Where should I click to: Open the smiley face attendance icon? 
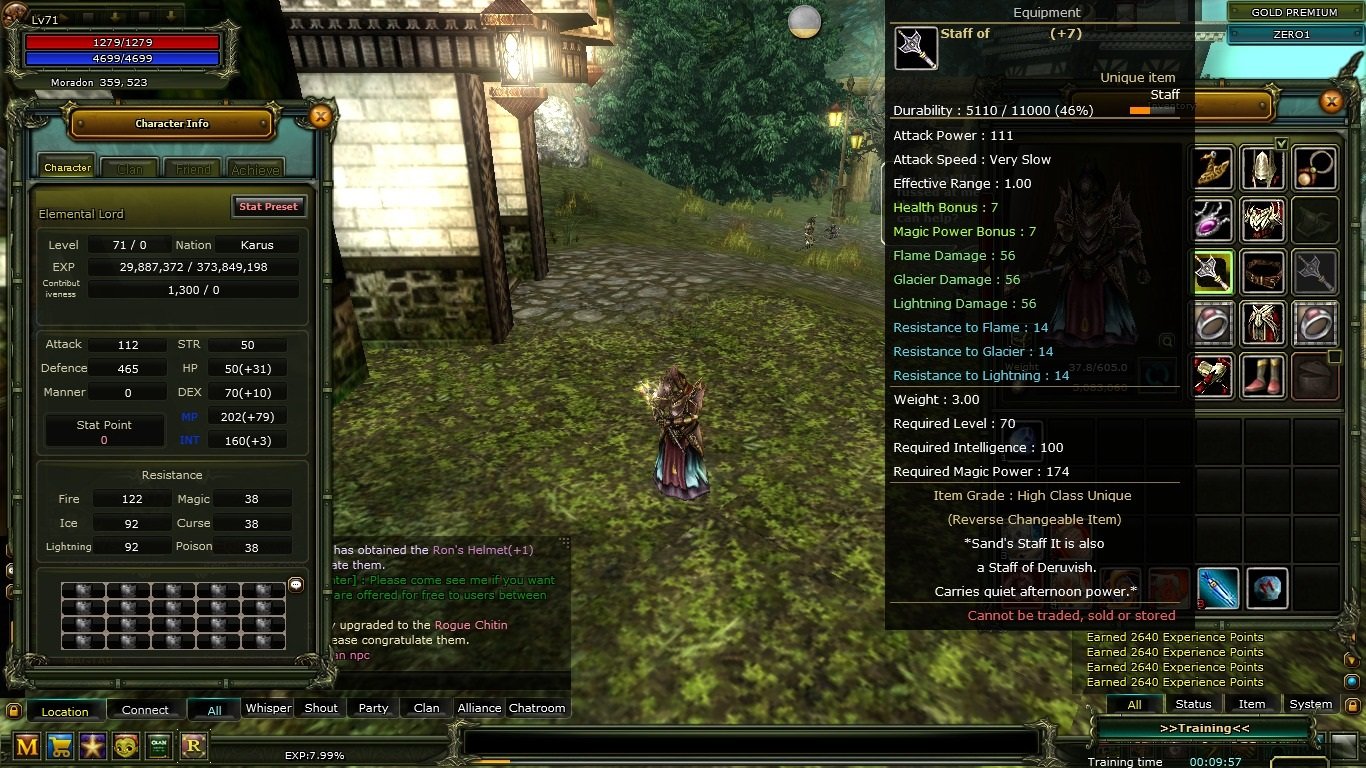(125, 746)
